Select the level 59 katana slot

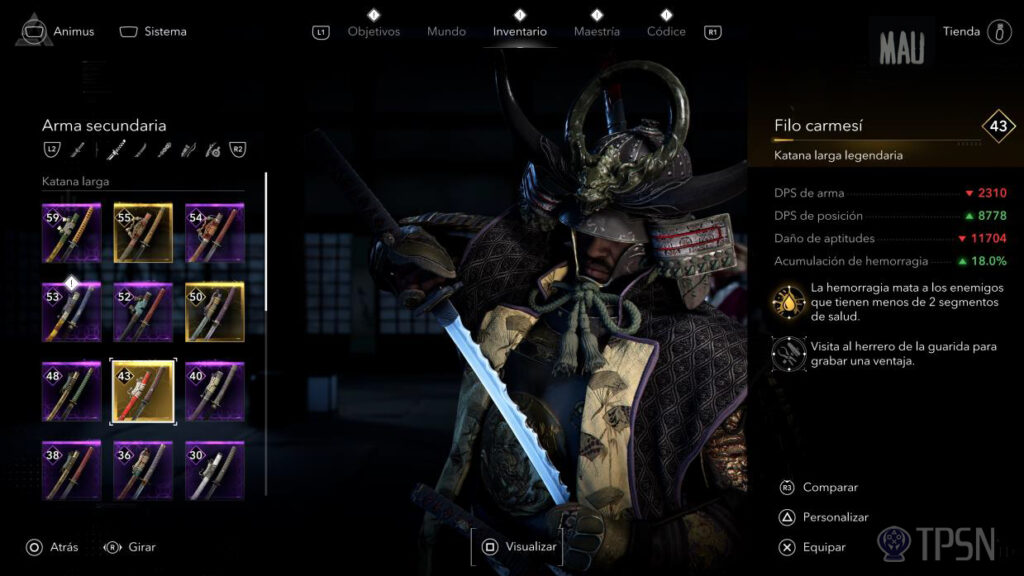click(x=72, y=232)
